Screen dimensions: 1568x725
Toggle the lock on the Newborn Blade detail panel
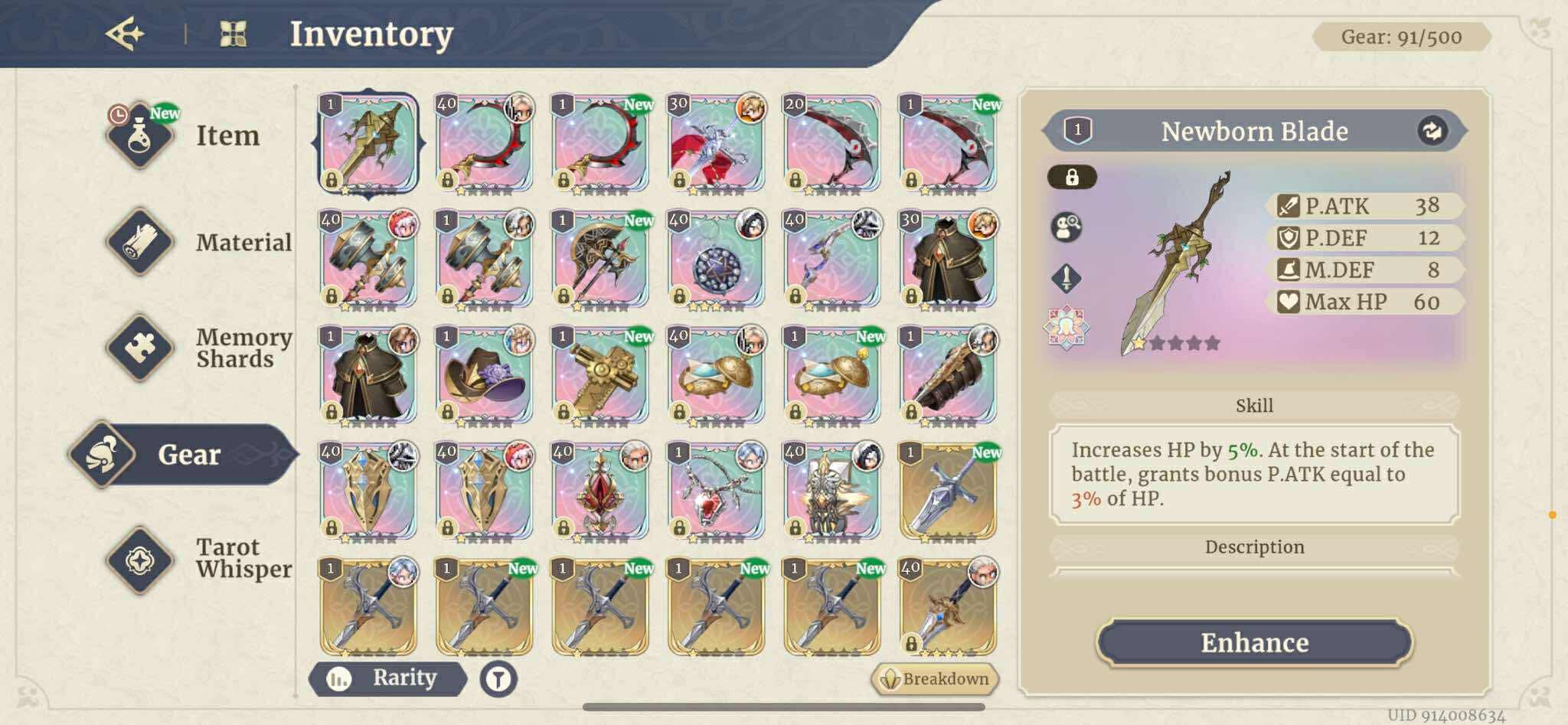coord(1073,176)
